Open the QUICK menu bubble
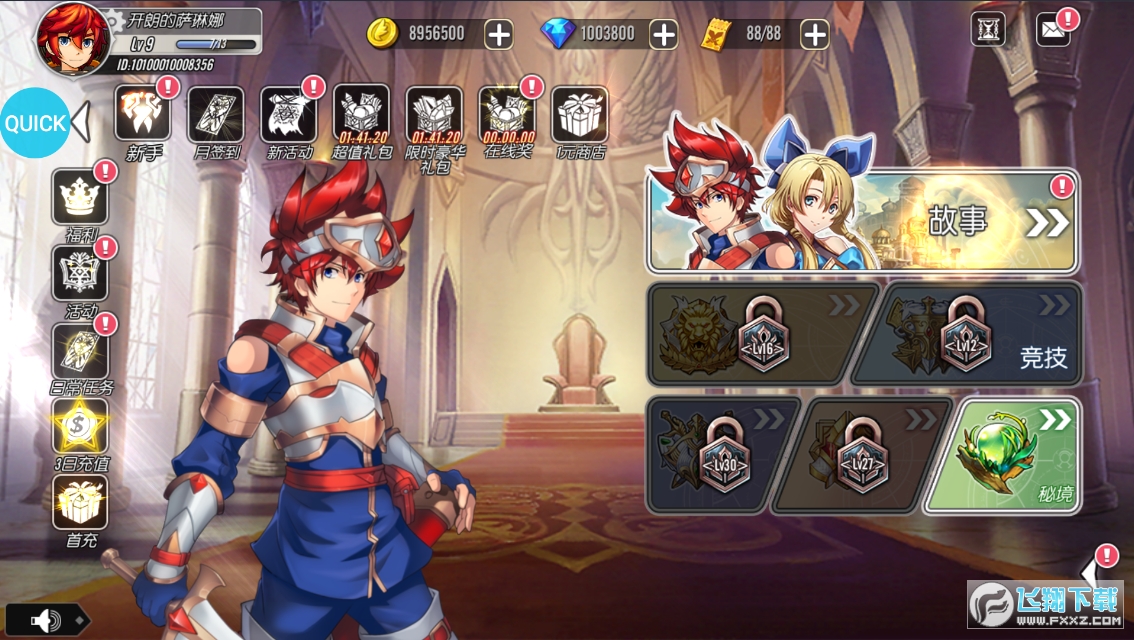Screen dimensions: 1134x640 point(35,124)
